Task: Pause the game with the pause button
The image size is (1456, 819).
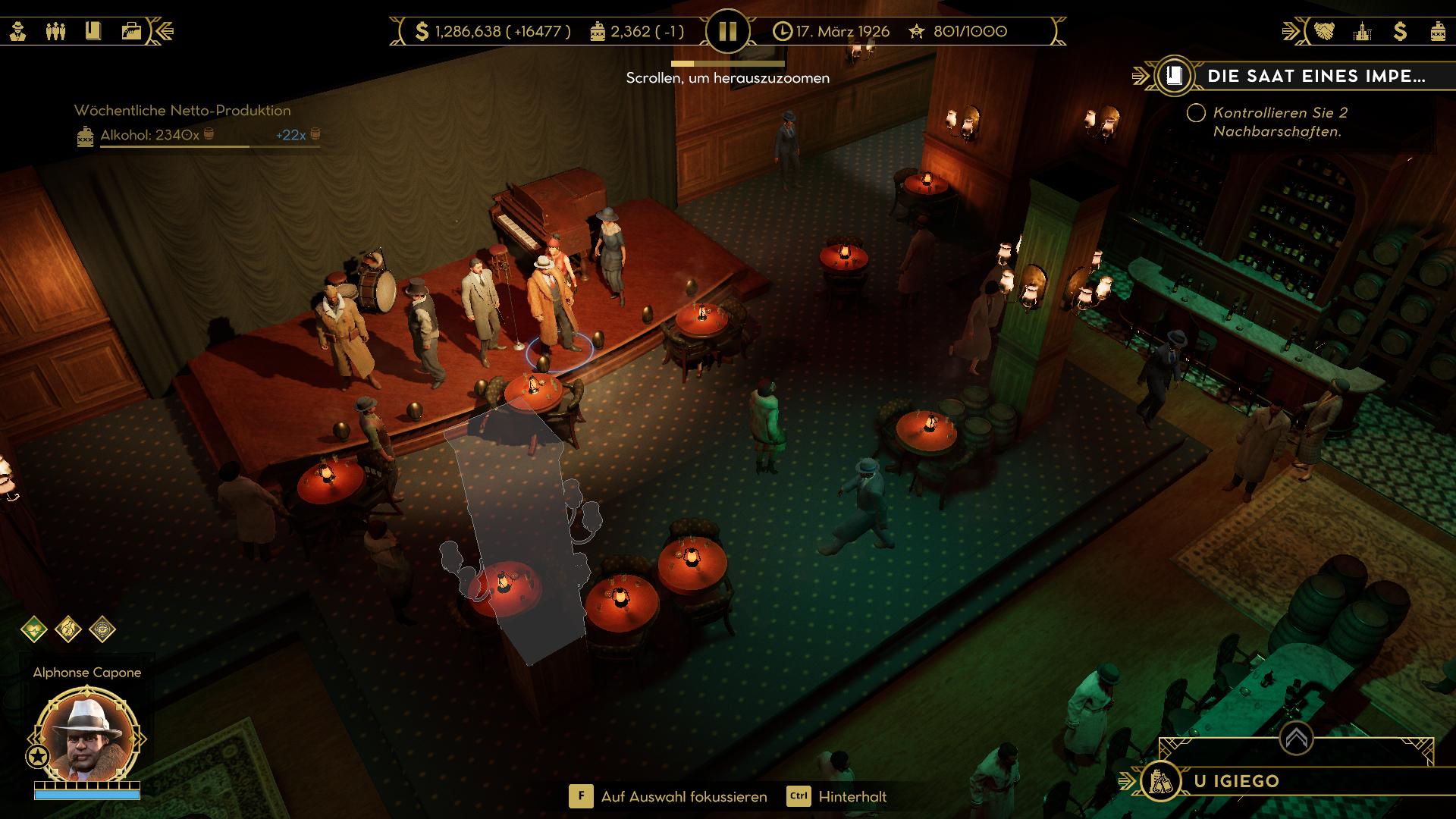Action: pyautogui.click(x=727, y=31)
